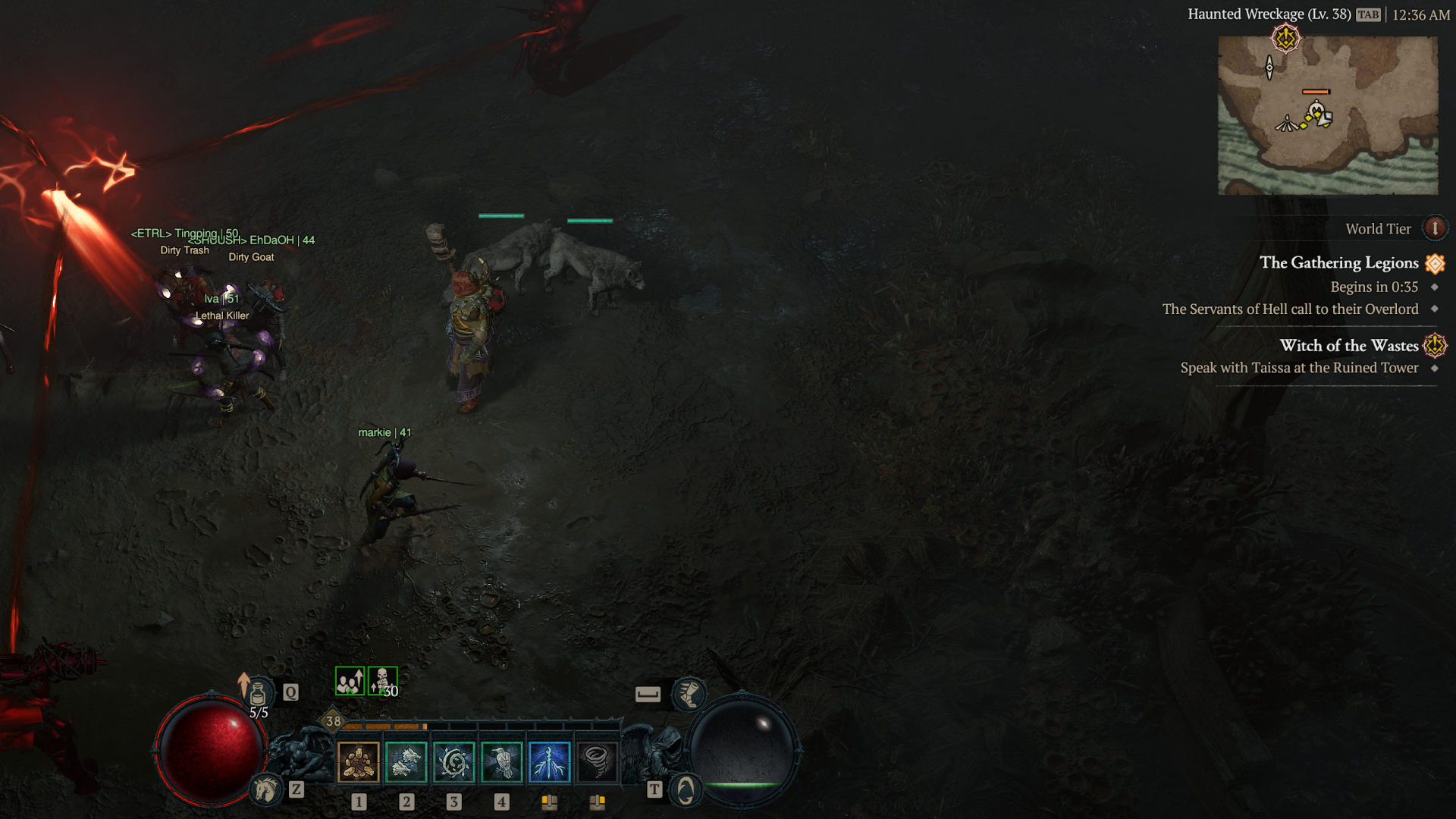Expand The Gathering Legions event entry
This screenshot has height=819, width=1456.
click(x=1338, y=263)
